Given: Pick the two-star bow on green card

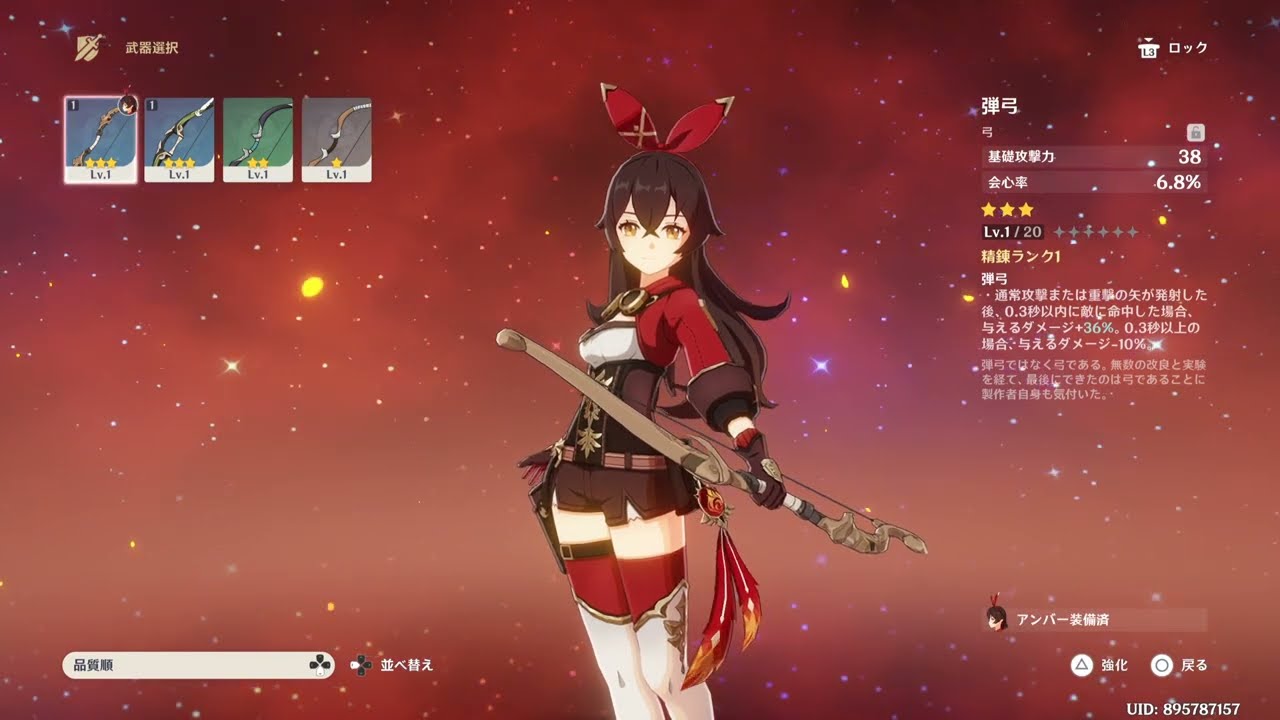Looking at the screenshot, I should point(258,139).
